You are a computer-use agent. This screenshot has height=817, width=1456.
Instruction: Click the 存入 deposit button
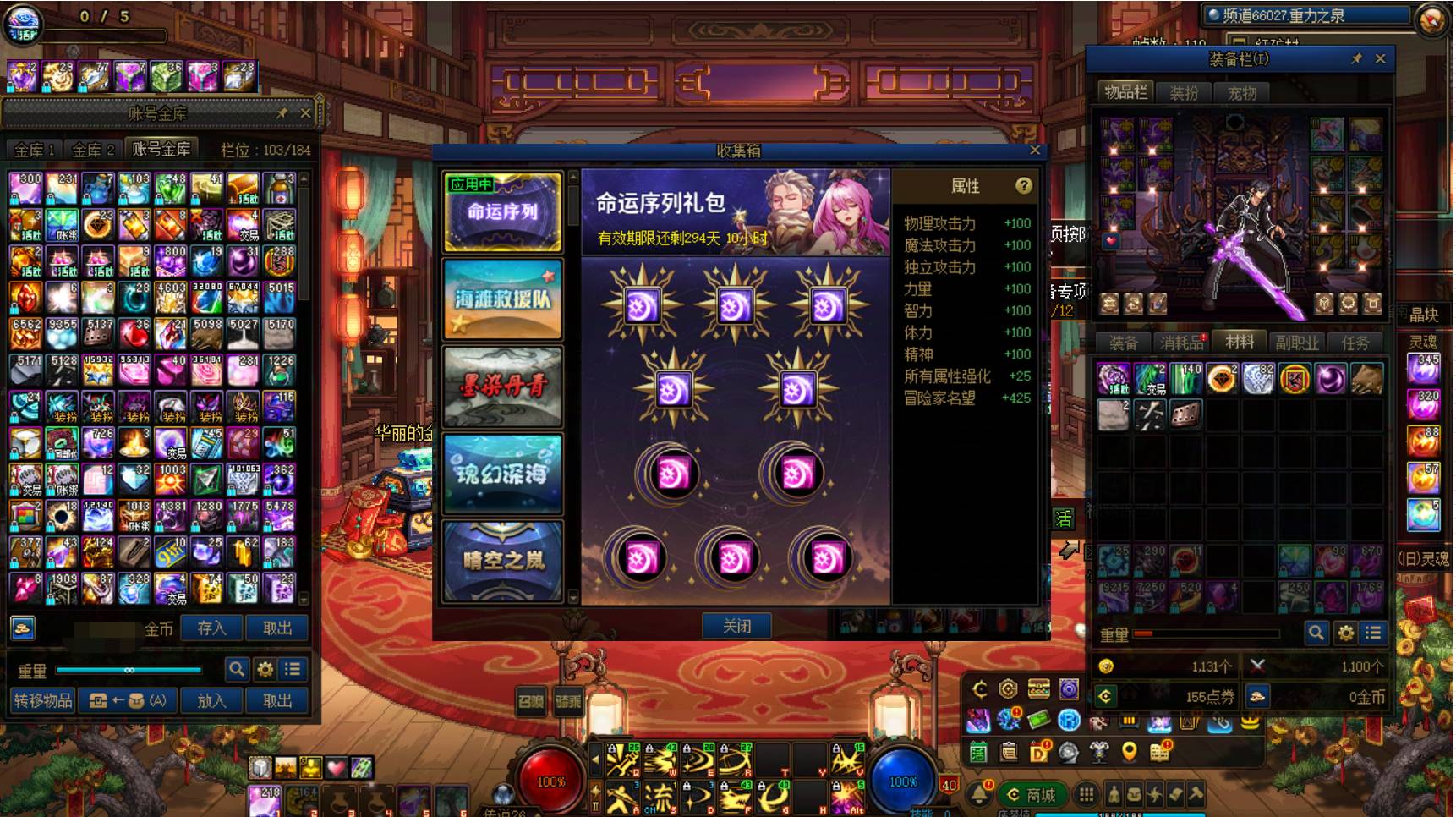click(x=211, y=628)
